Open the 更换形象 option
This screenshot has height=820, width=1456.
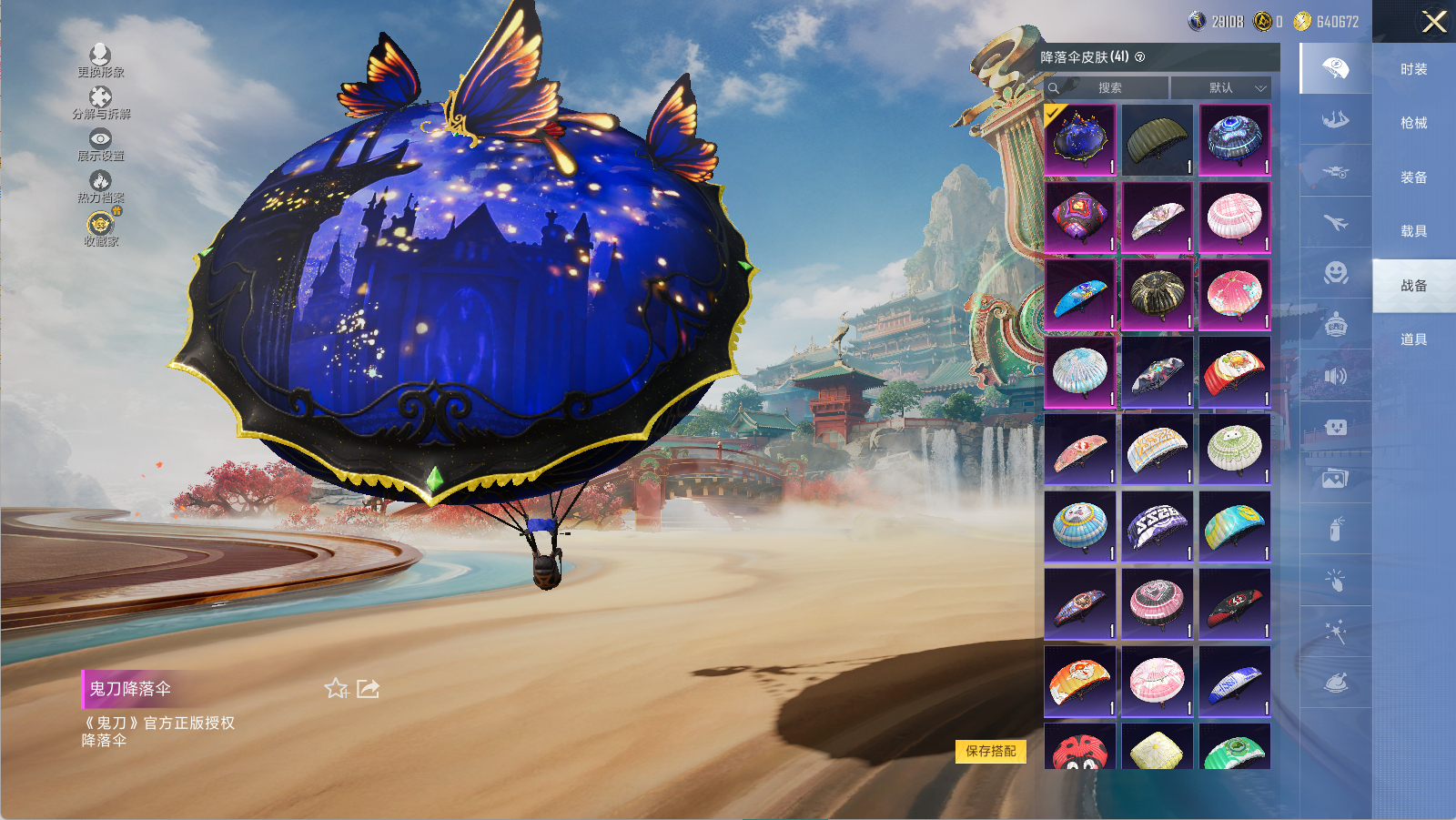pyautogui.click(x=100, y=60)
